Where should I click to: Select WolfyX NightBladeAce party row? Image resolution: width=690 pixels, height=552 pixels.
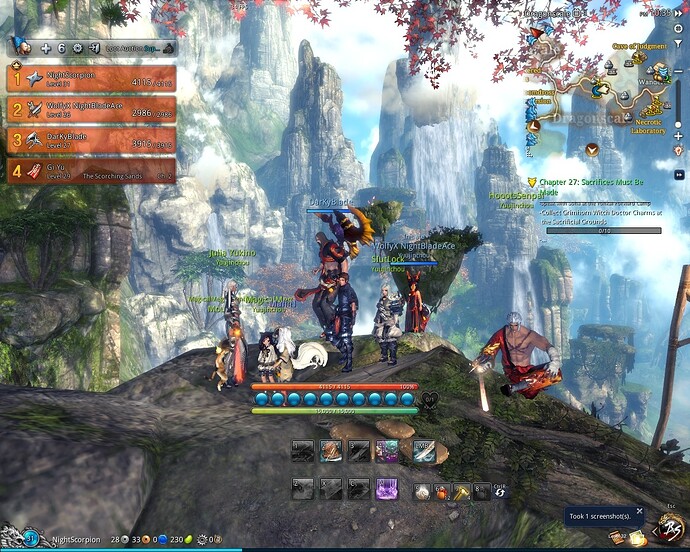(92, 110)
